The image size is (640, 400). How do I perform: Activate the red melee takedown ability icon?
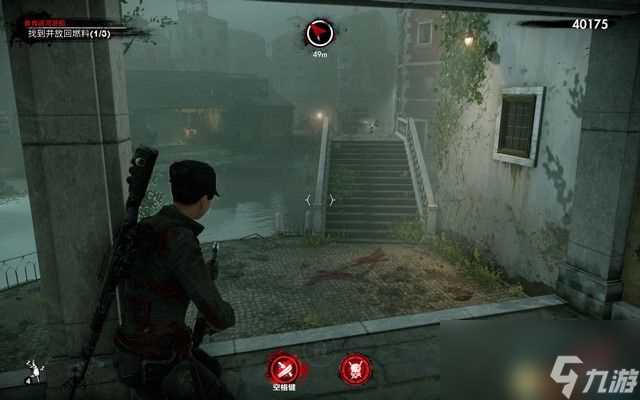[x=284, y=366]
